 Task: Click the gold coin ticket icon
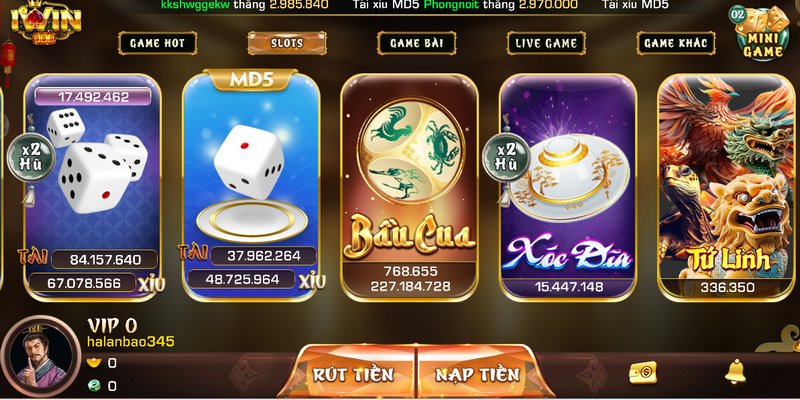[x=642, y=373]
